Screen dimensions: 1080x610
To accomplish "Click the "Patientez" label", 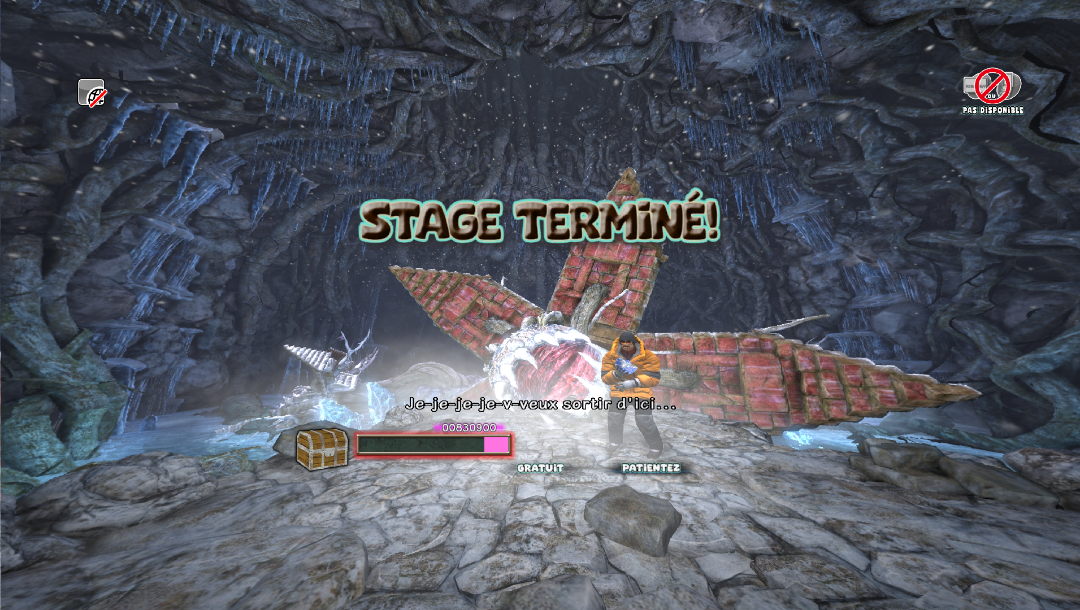I will tap(651, 468).
